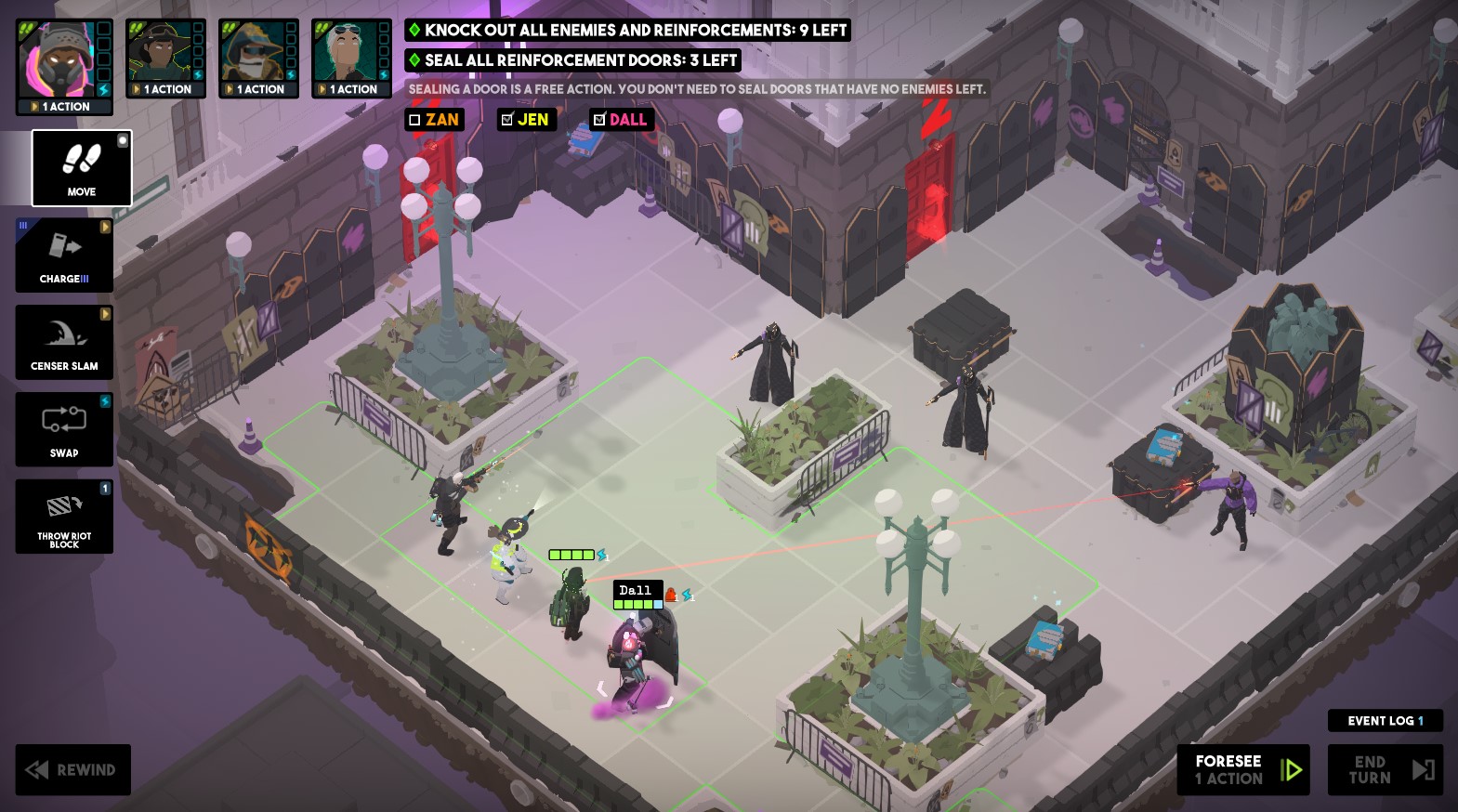Select the Censer Slam ability
Viewport: 1458px width, 812px height.
63,342
